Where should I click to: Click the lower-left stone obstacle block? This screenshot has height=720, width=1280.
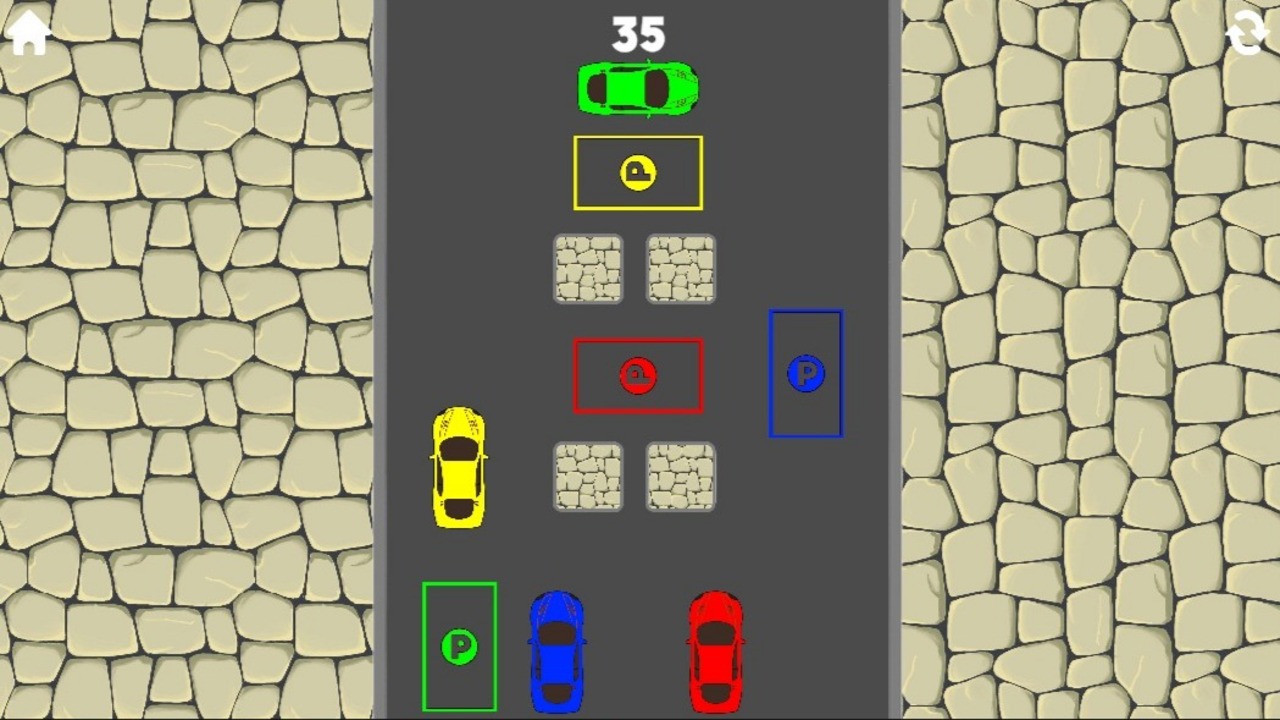point(587,478)
